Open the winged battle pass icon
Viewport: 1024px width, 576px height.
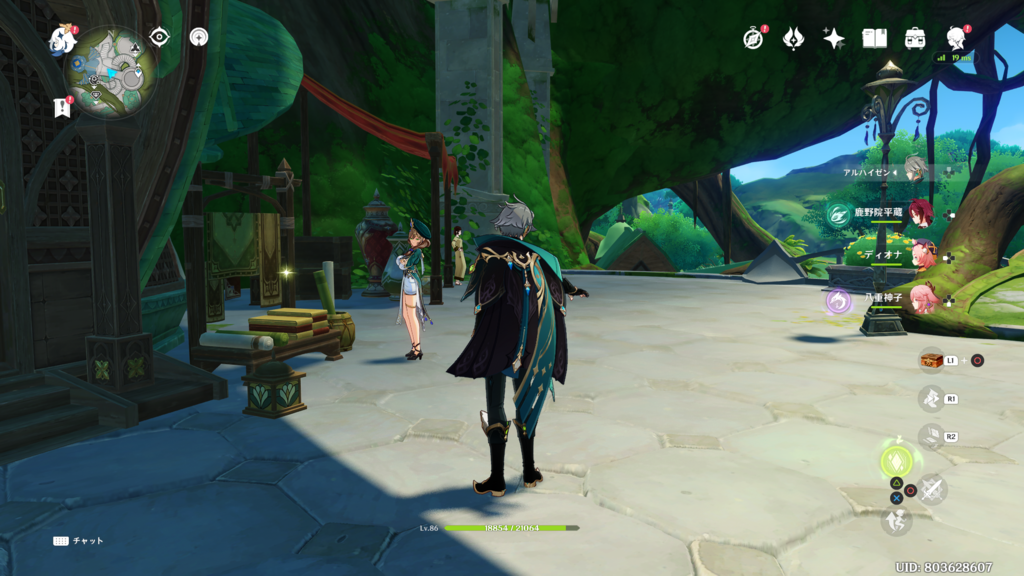pos(793,38)
